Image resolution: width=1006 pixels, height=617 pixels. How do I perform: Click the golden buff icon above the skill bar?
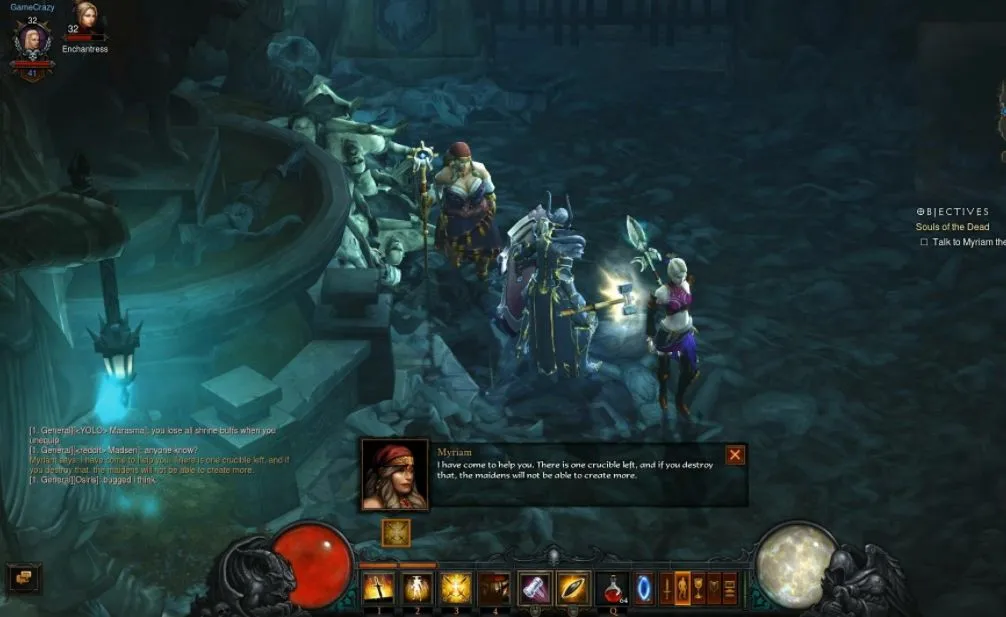click(396, 532)
